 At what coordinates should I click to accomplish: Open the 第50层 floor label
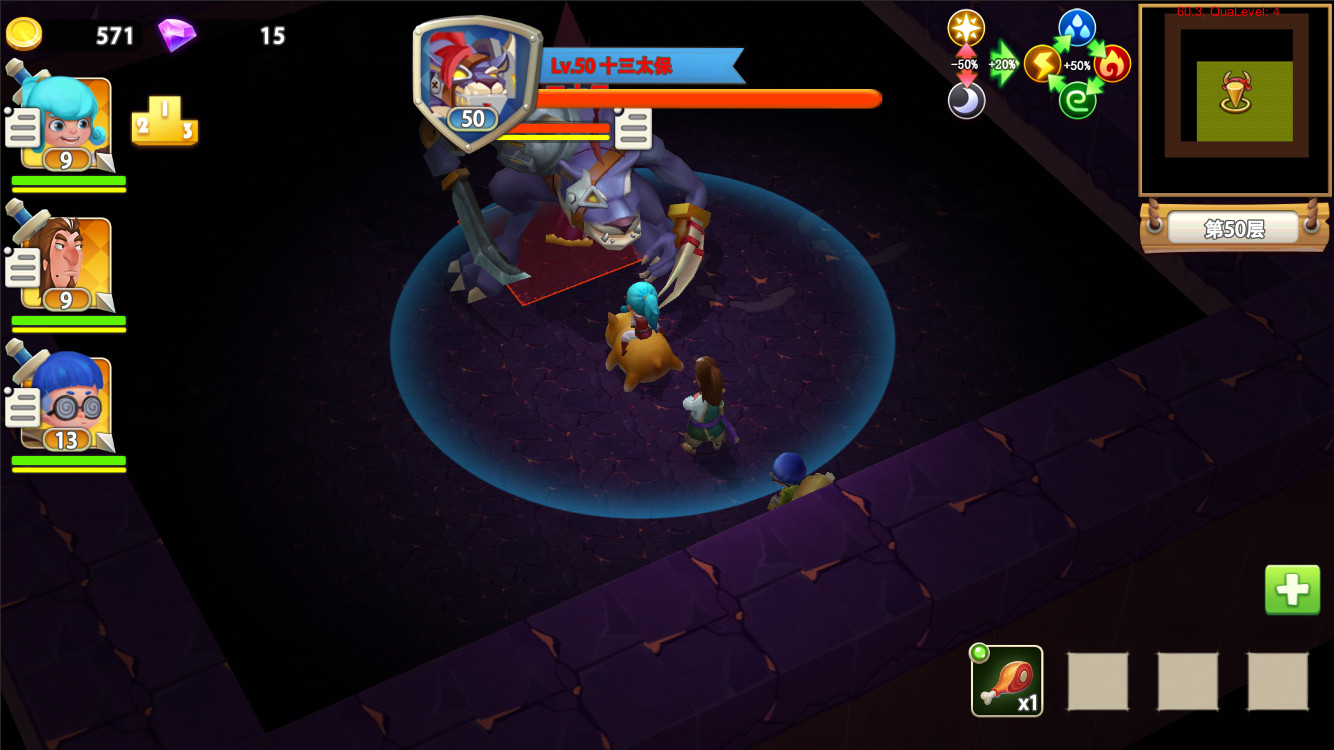[x=1237, y=228]
